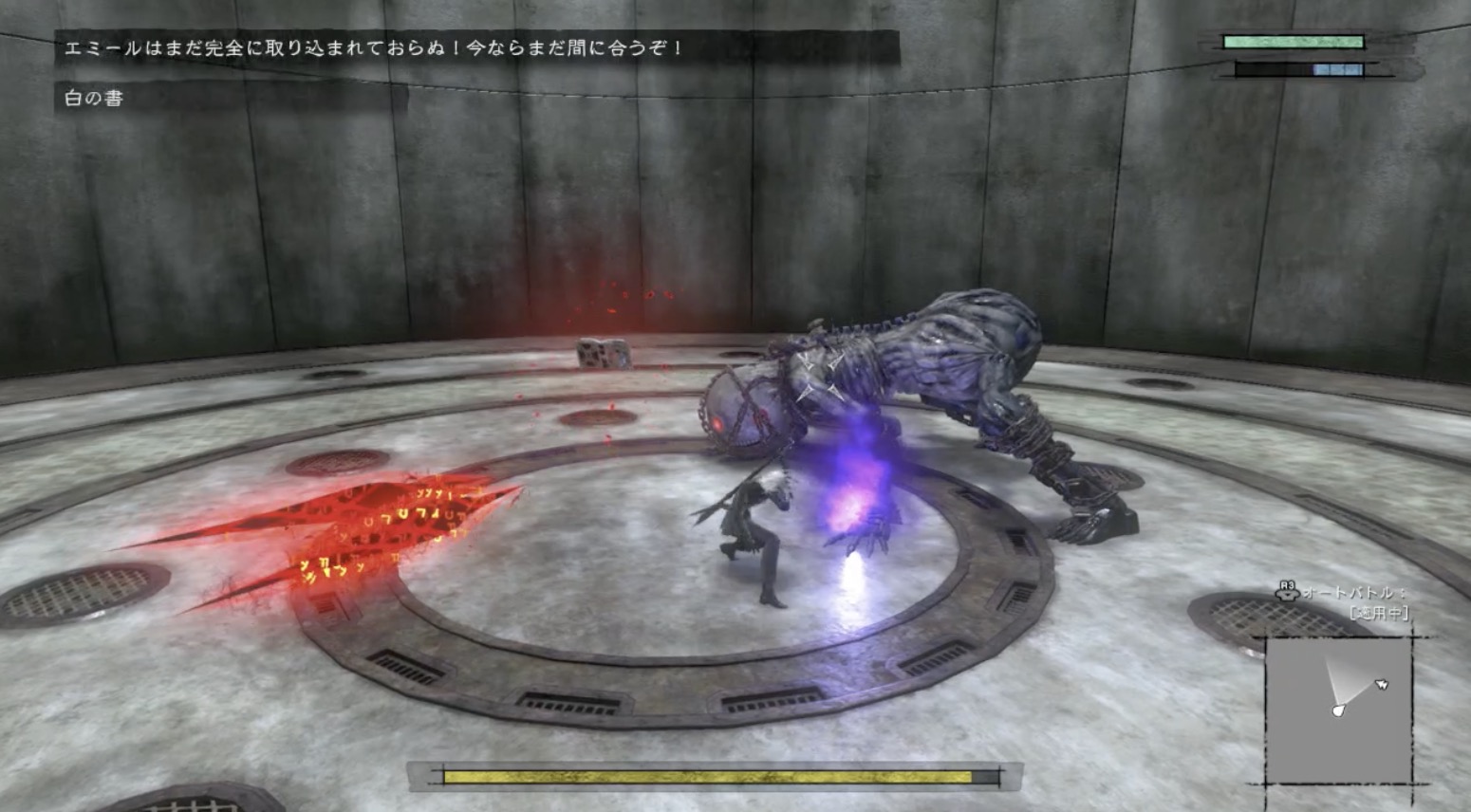The height and width of the screenshot is (812, 1471).
Task: Click the enemy marker on the minimap
Action: 1382,684
